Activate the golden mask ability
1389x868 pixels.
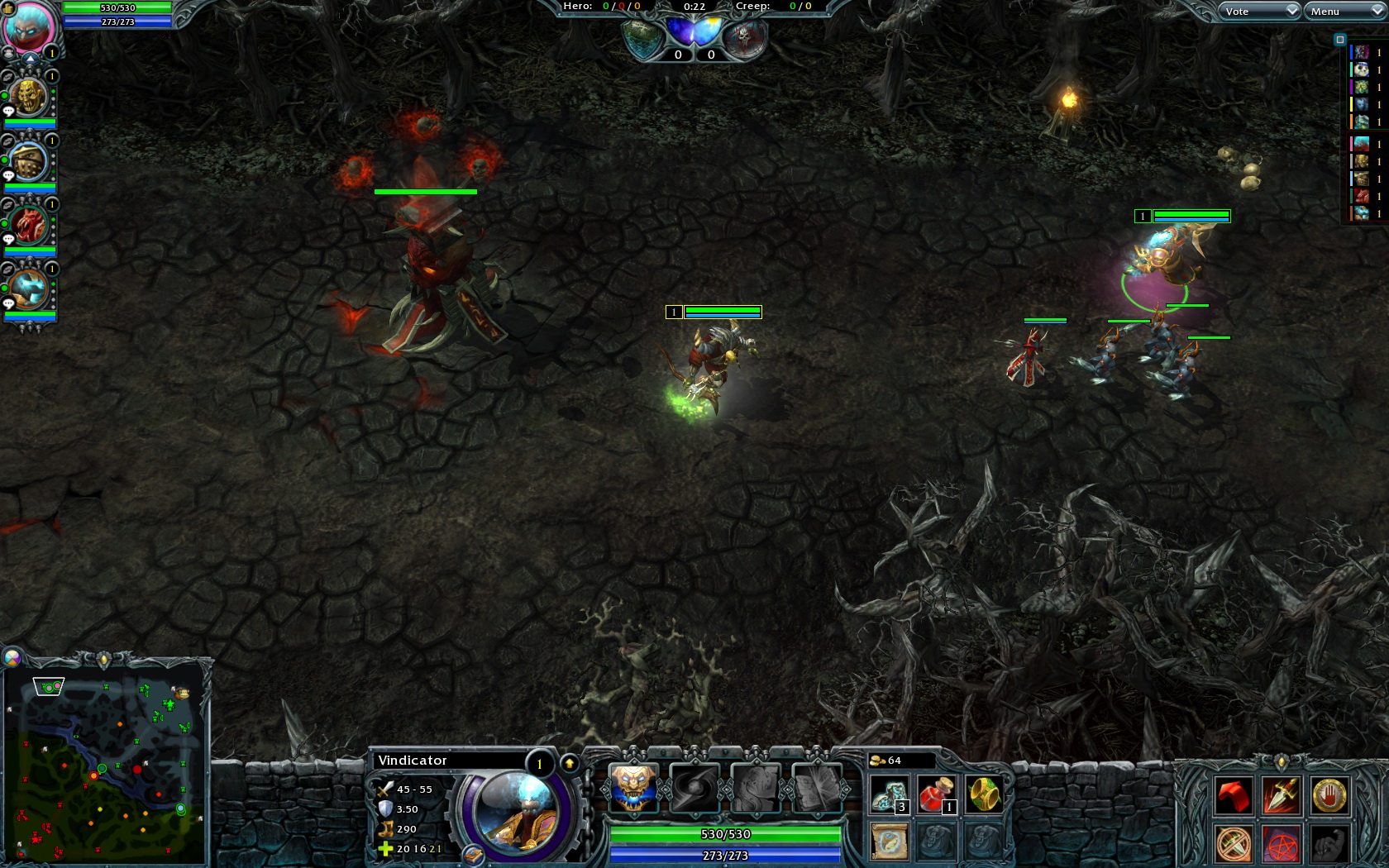click(633, 787)
